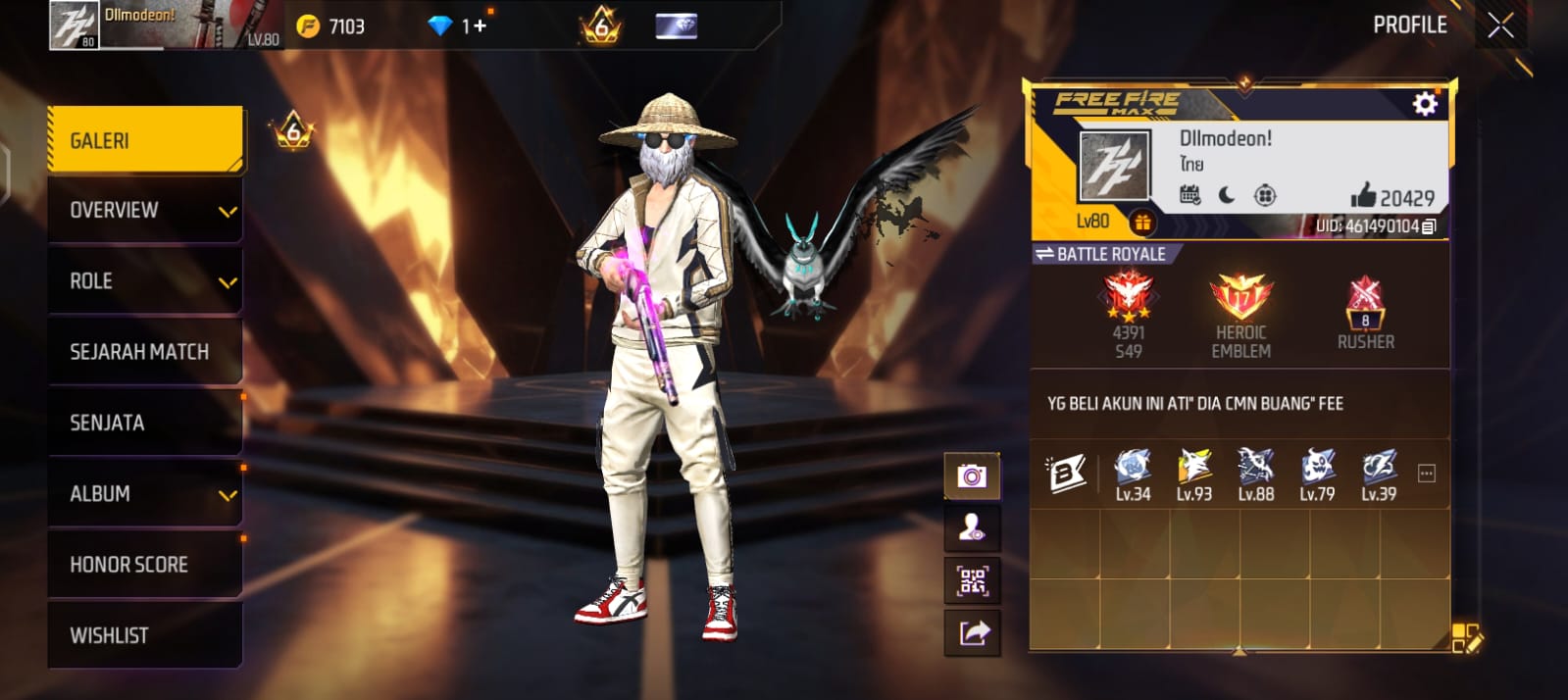Open the Wishlist page

[145, 635]
